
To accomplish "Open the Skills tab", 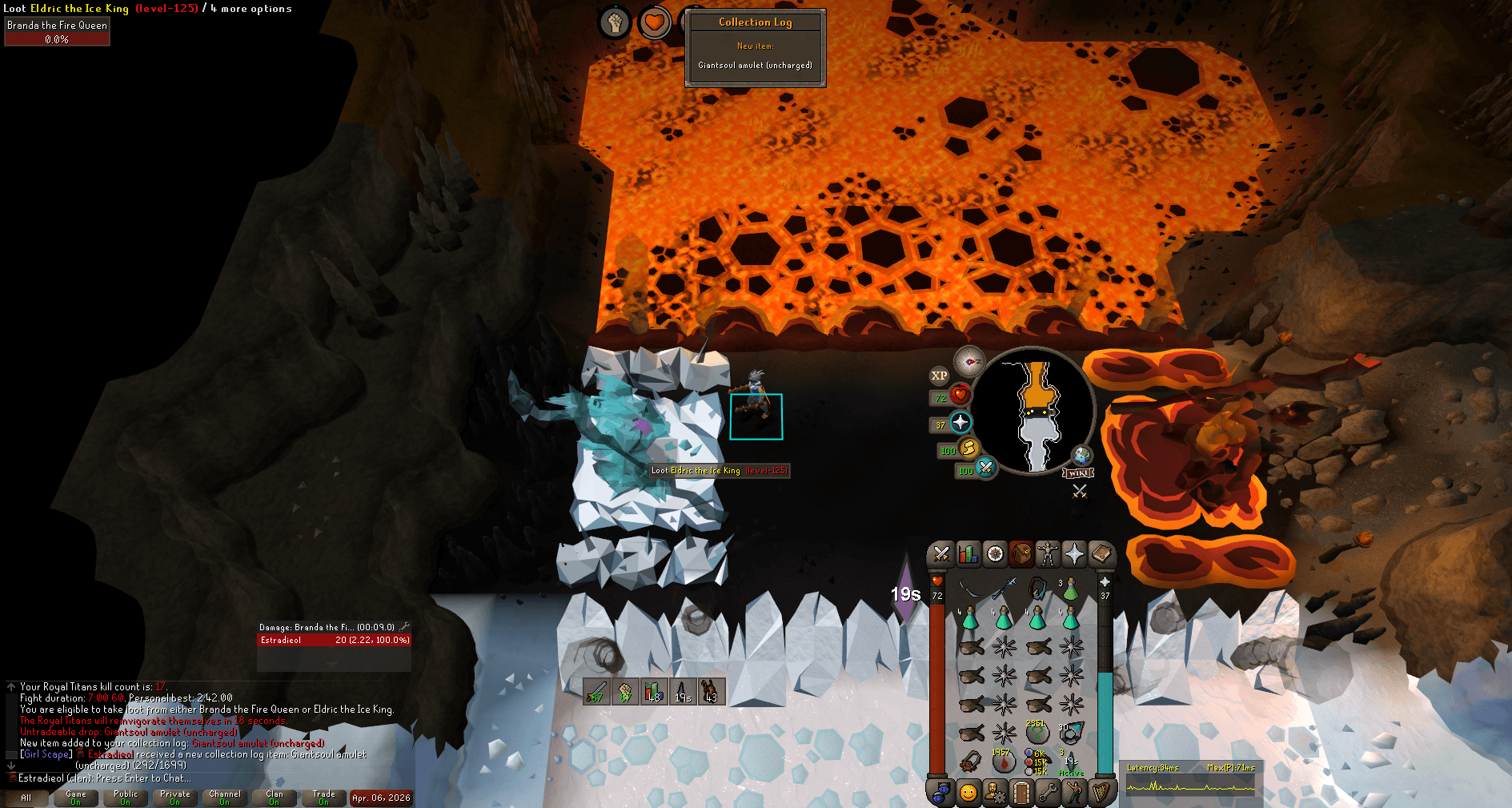I will (968, 554).
